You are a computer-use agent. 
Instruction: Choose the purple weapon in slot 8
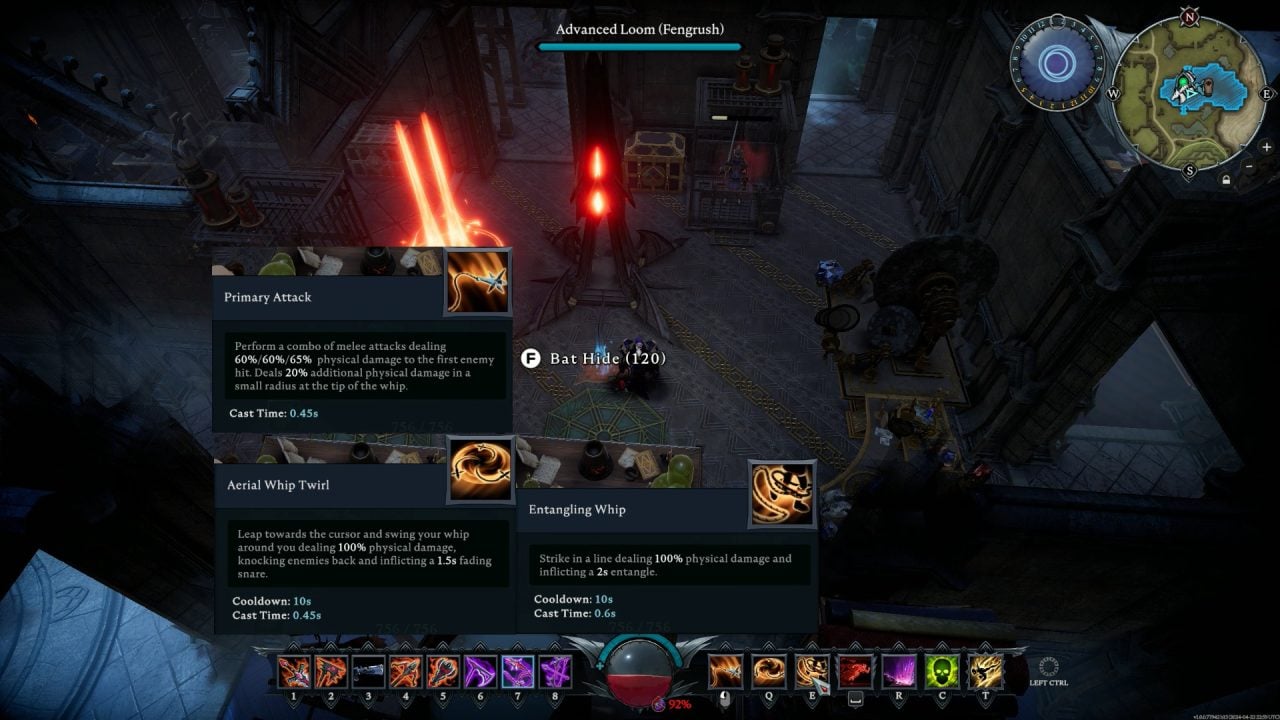(x=555, y=671)
